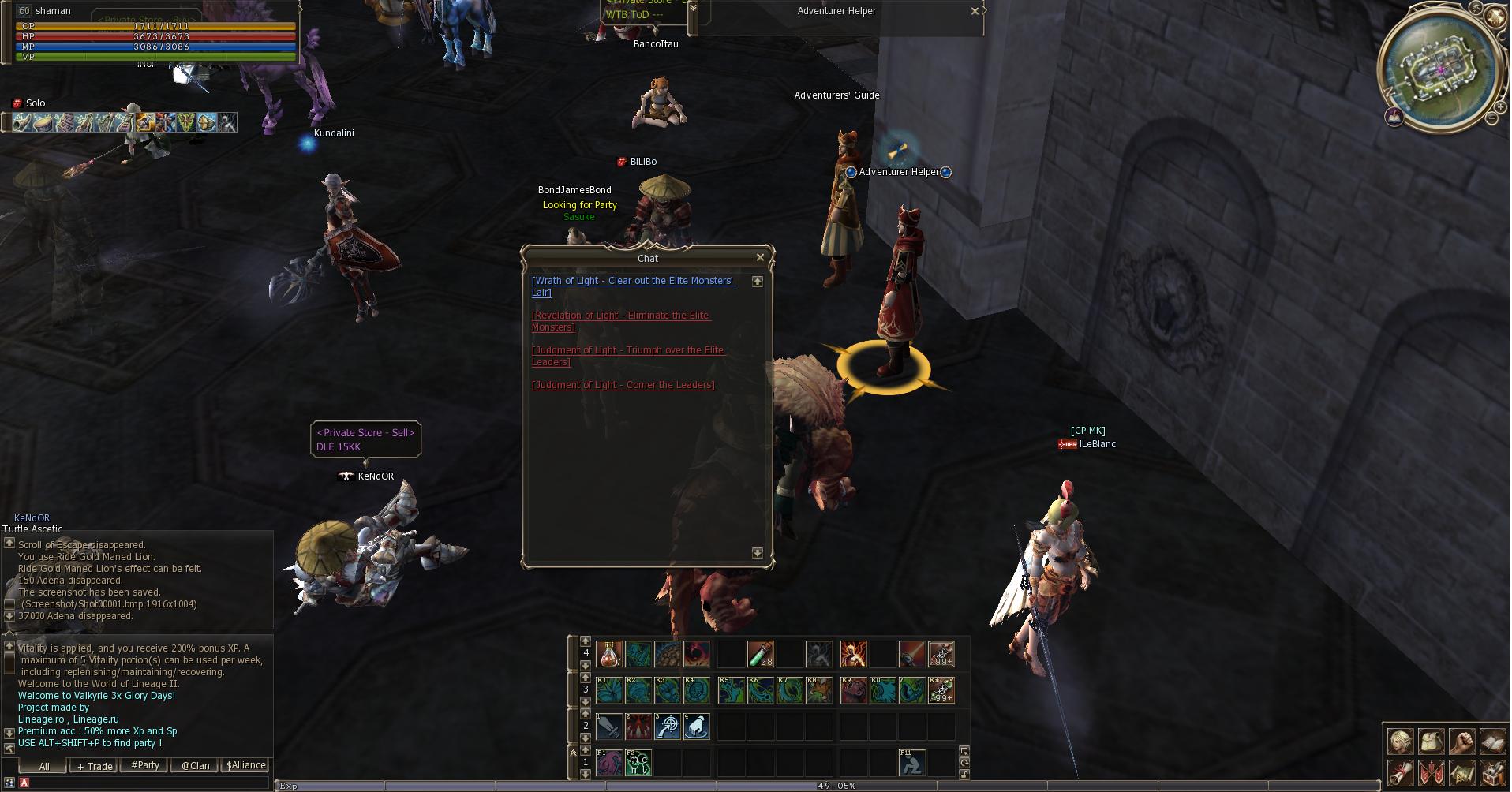Use the green vial with 28 charges
This screenshot has height=792, width=1512.
point(760,654)
